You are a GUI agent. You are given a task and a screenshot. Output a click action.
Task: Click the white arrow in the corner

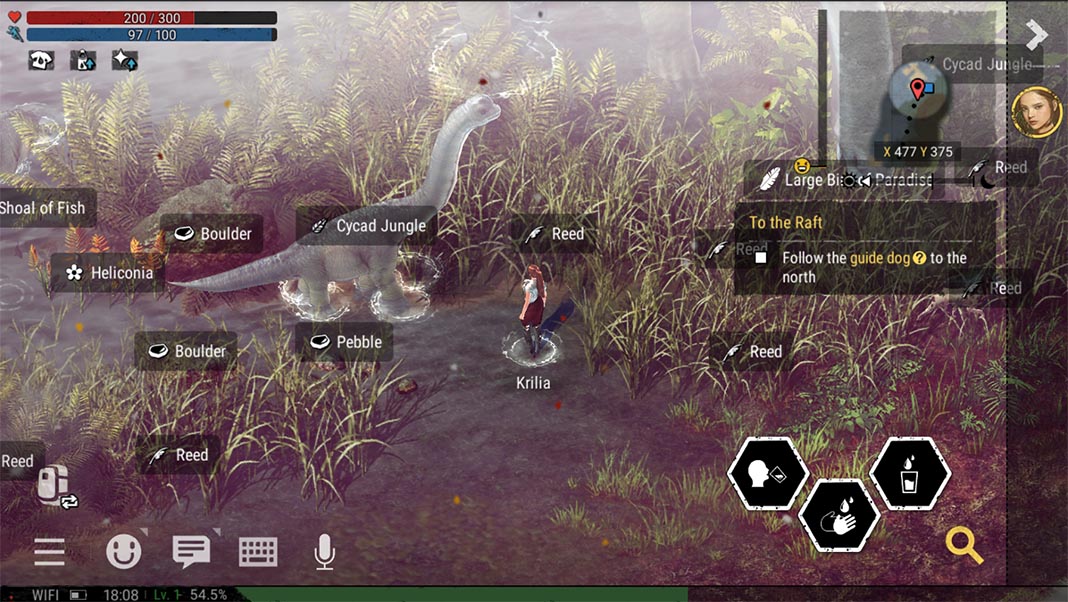click(x=1037, y=35)
